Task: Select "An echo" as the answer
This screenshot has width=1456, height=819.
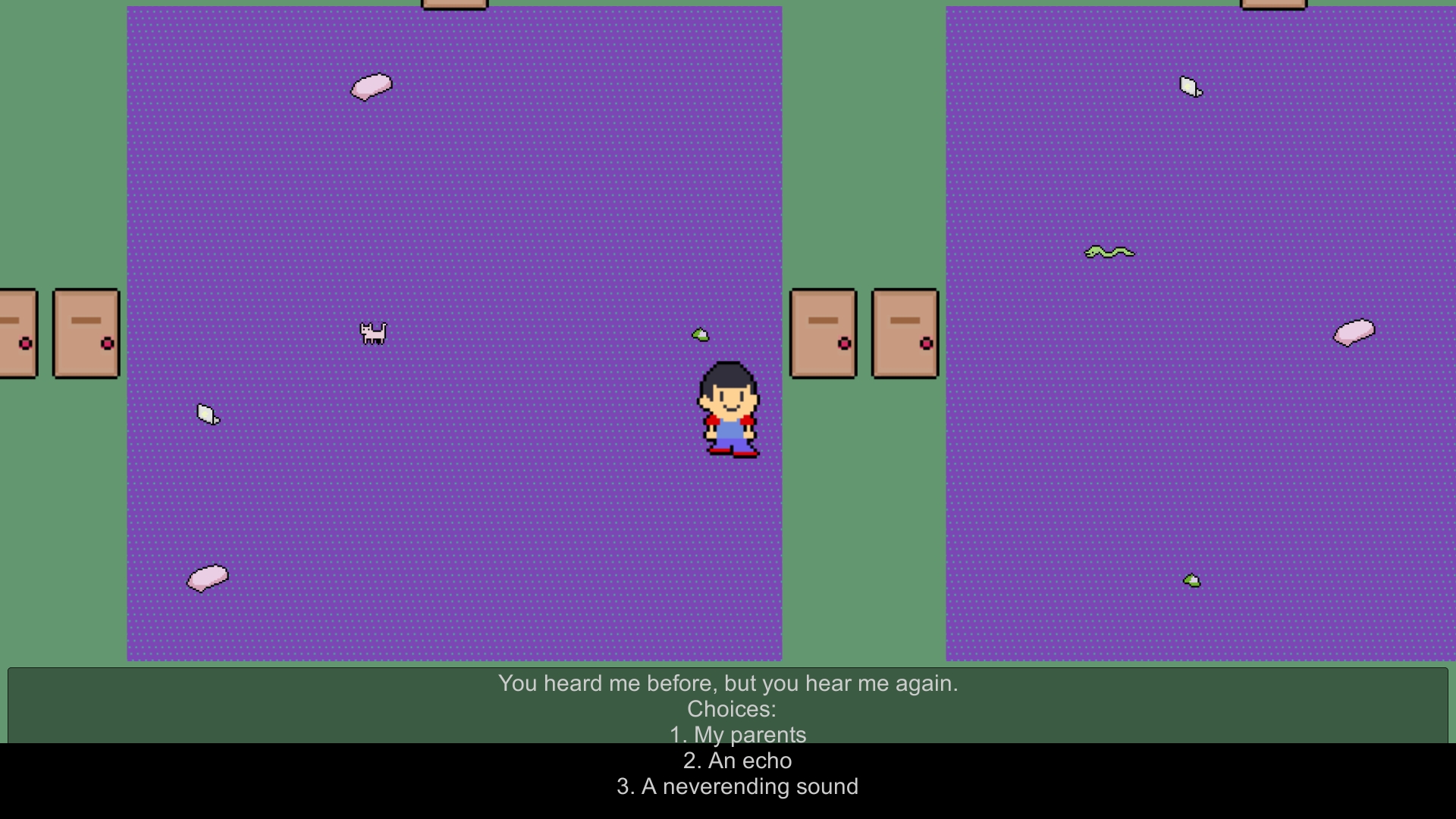Action: 738,761
